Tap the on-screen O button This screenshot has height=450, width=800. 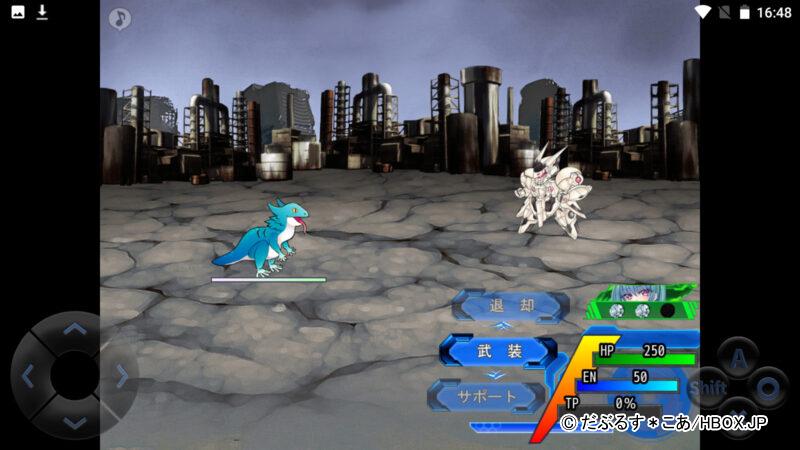click(x=768, y=387)
